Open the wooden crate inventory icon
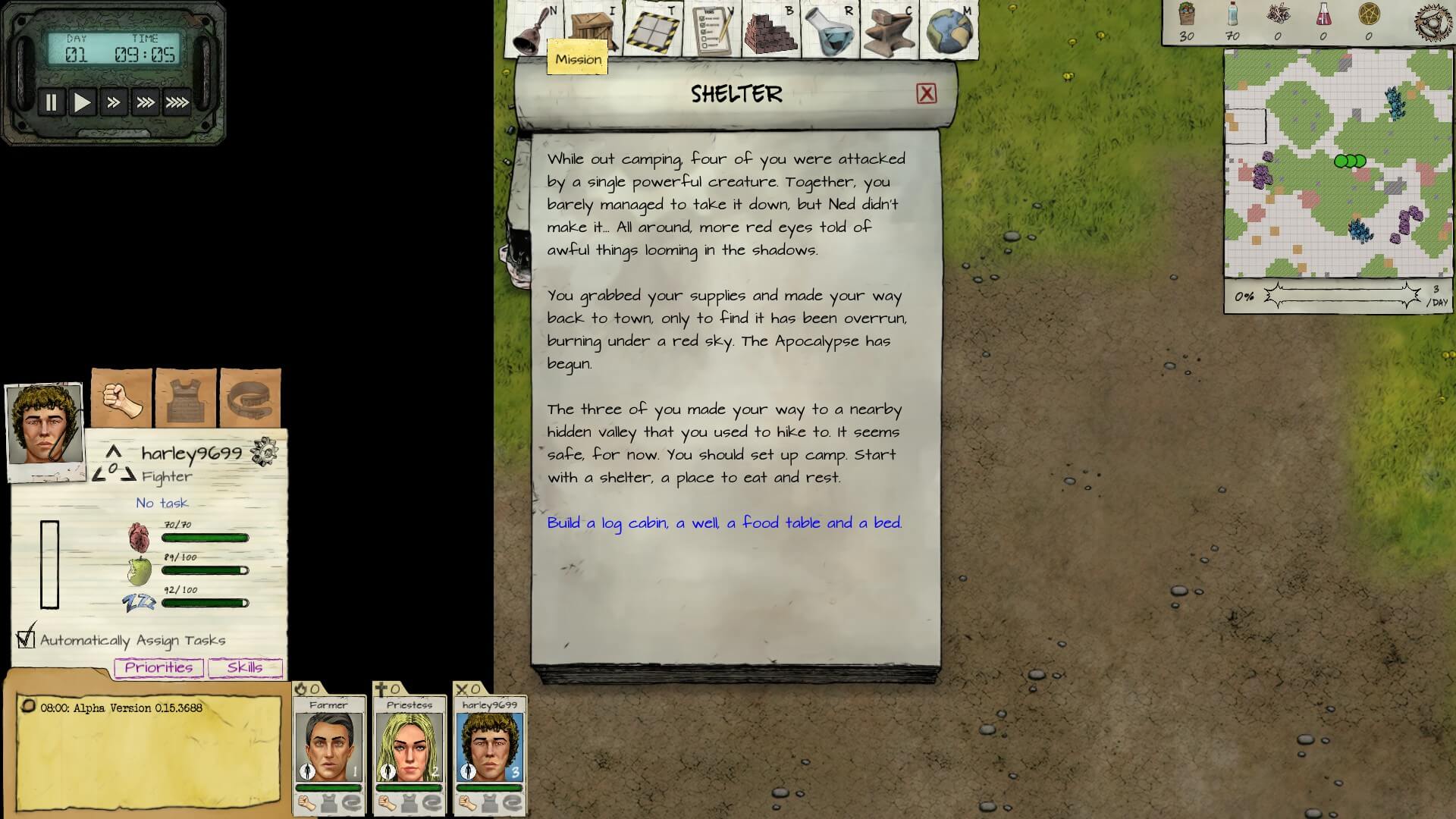1456x819 pixels. click(594, 29)
